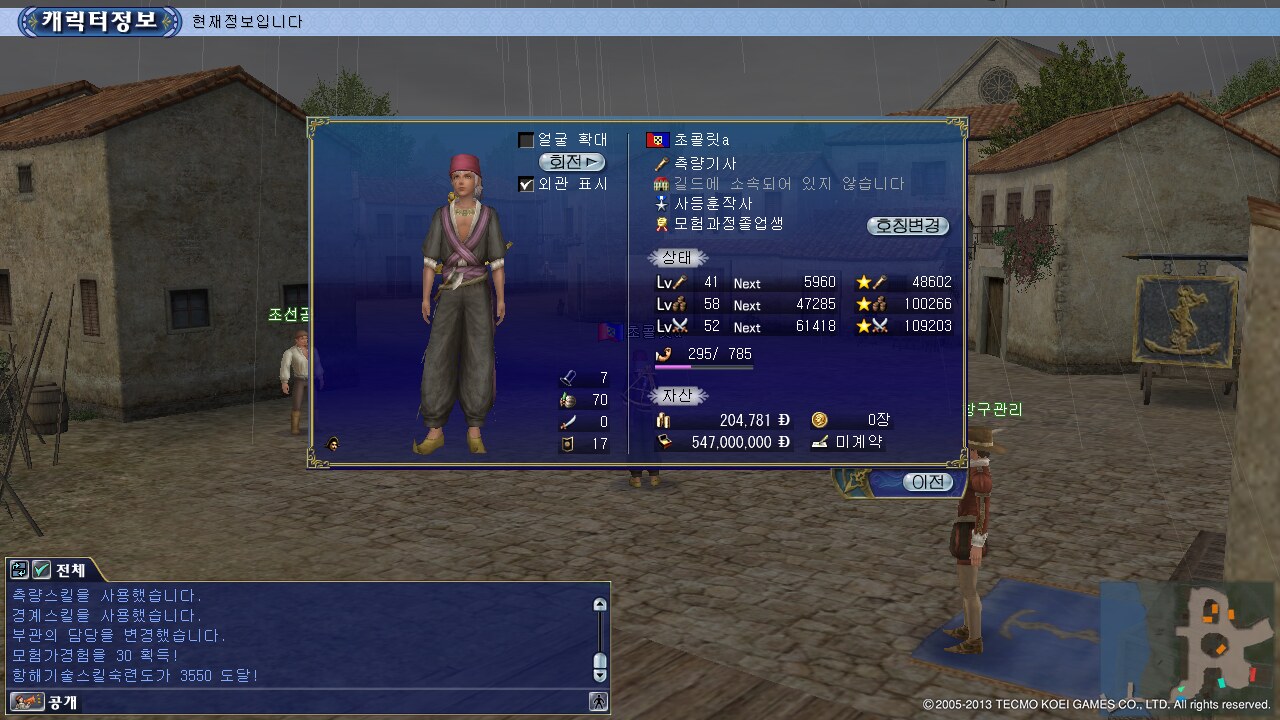Click the chat window swap arrows icon

(19, 570)
